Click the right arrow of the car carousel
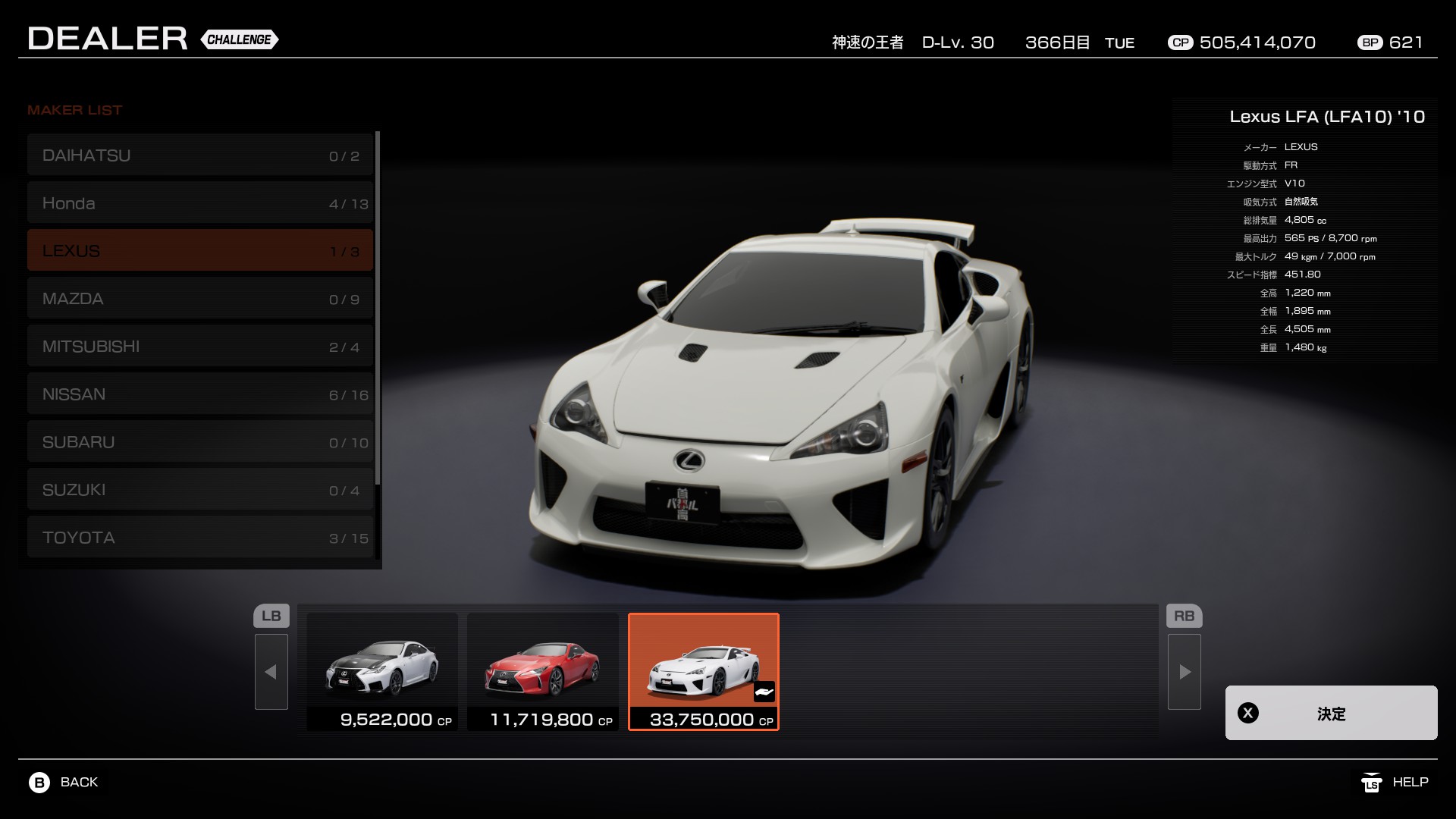 pyautogui.click(x=1185, y=672)
